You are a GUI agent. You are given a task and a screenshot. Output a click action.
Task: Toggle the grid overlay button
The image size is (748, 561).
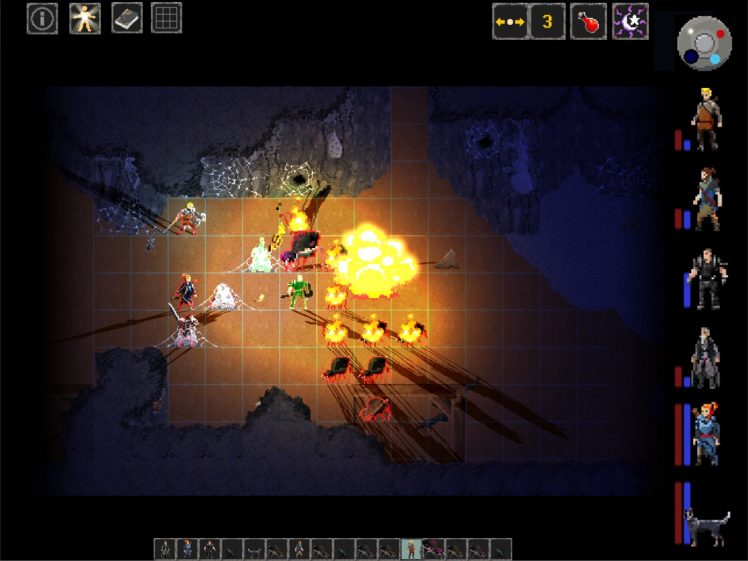[166, 18]
